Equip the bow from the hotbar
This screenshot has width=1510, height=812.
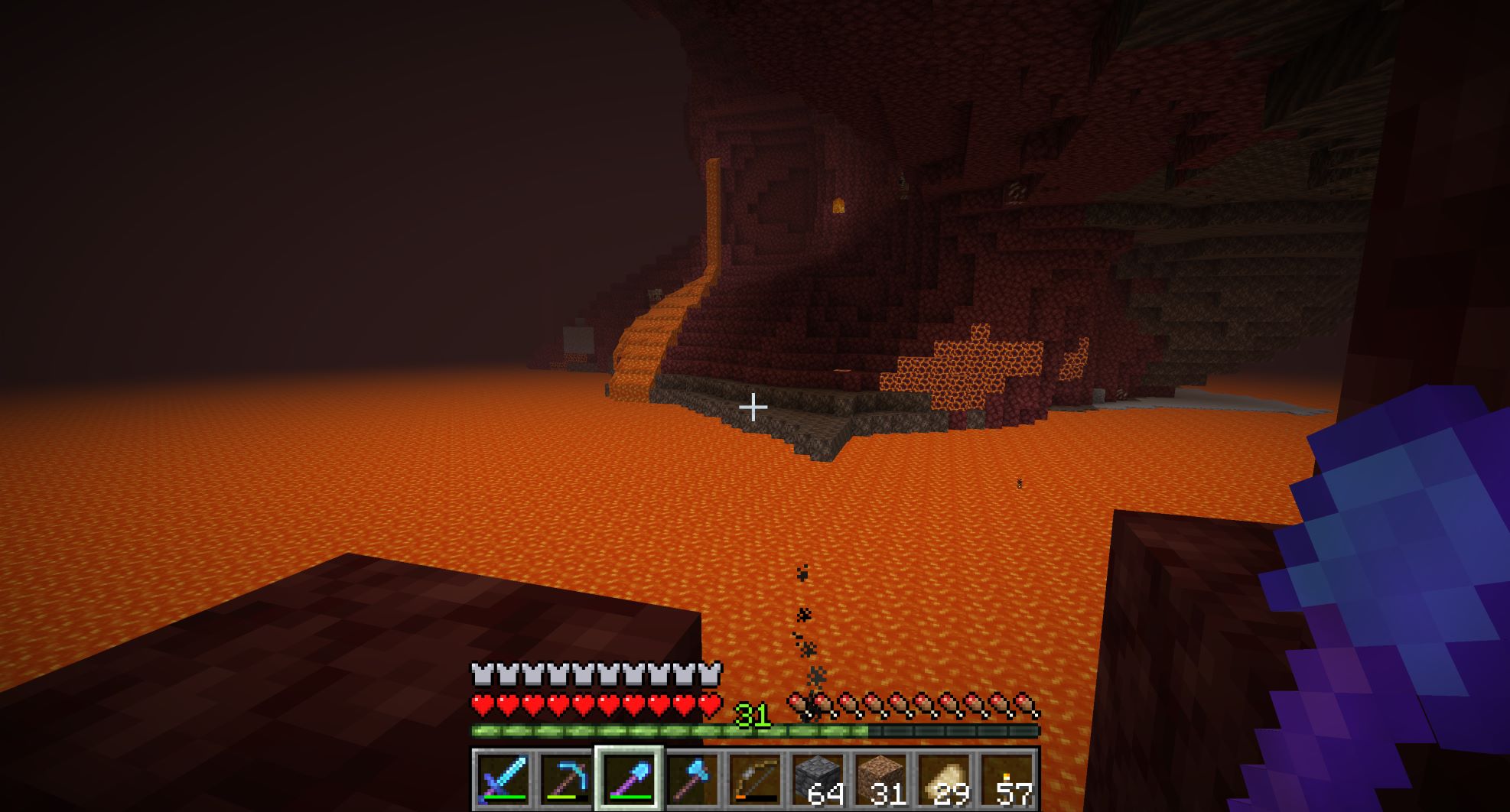click(x=755, y=779)
